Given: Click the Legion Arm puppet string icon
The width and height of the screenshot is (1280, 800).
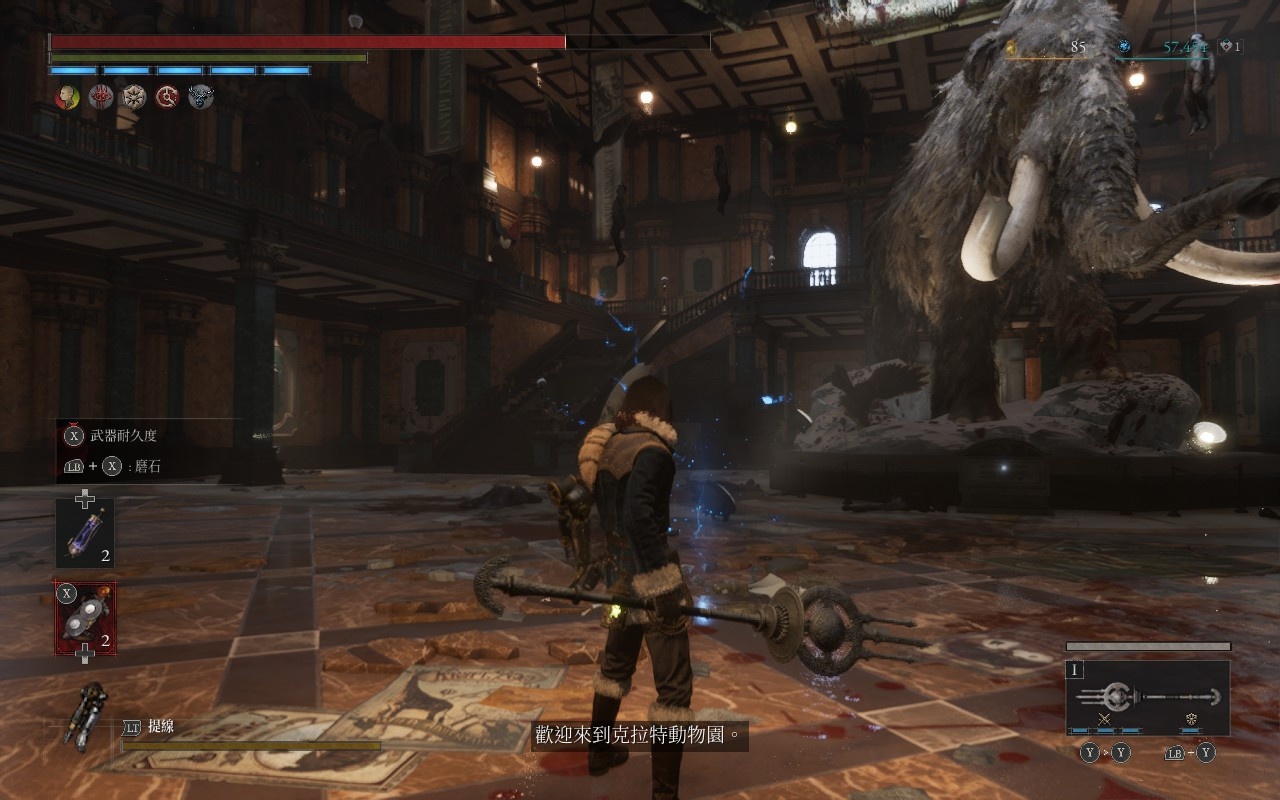Looking at the screenshot, I should click(x=86, y=716).
